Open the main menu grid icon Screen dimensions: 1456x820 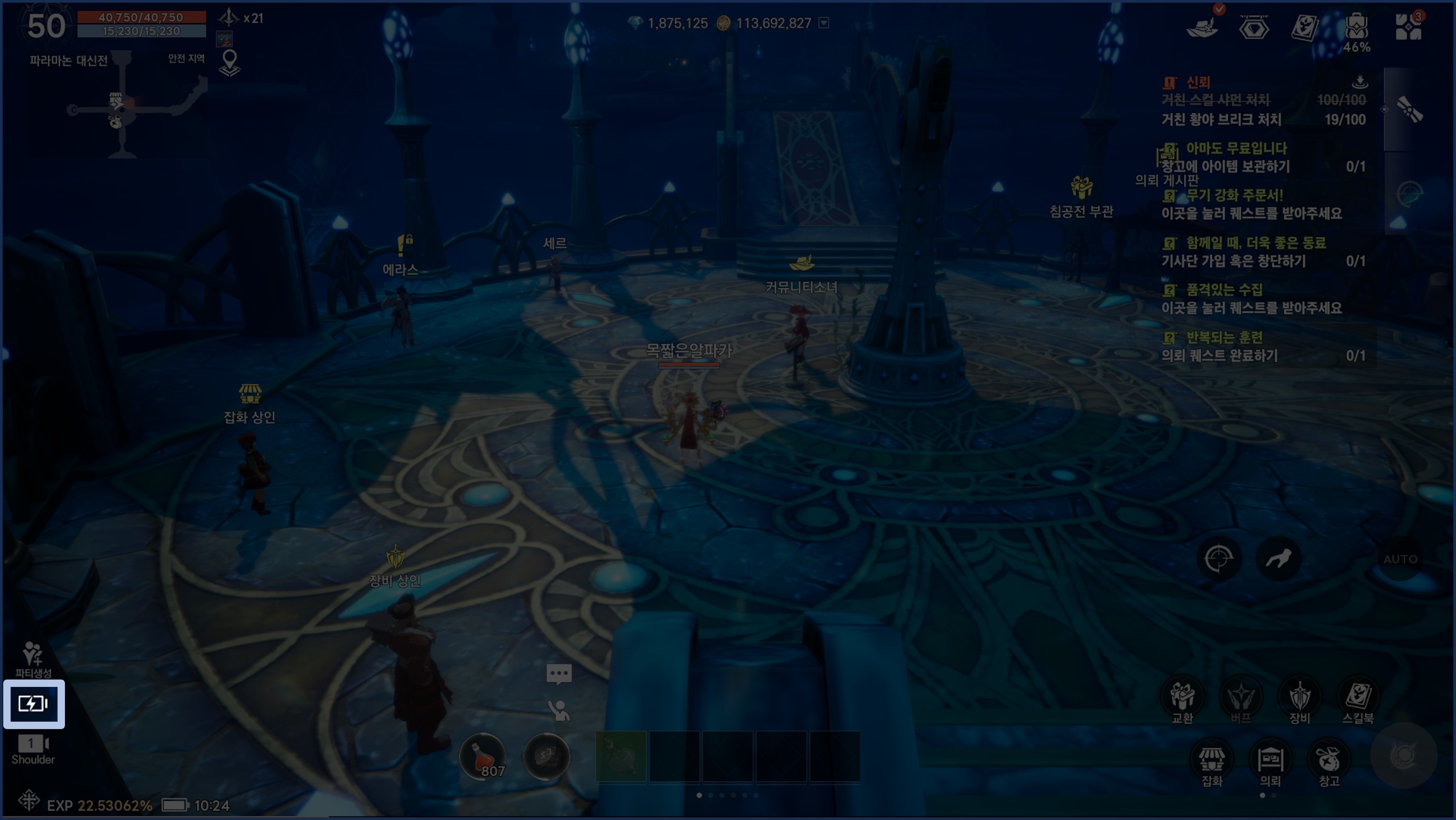1408,27
